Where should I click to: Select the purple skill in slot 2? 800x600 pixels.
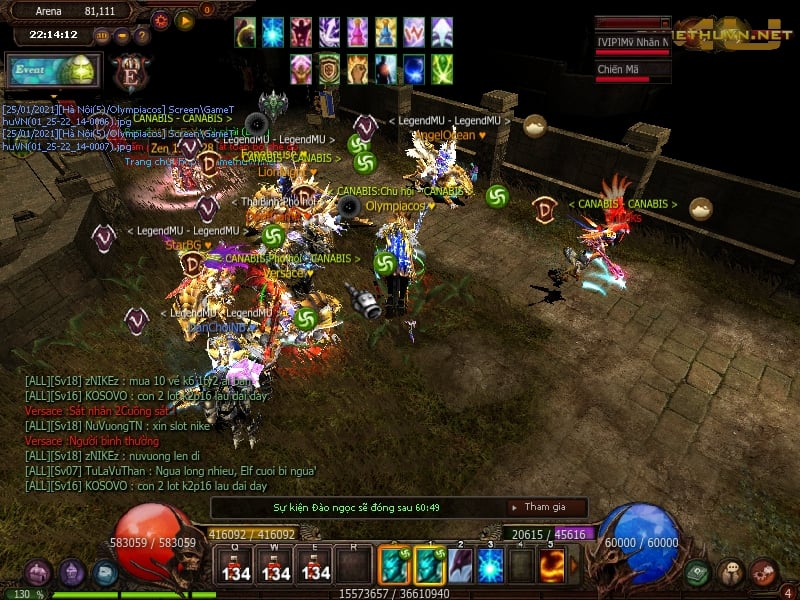459,565
